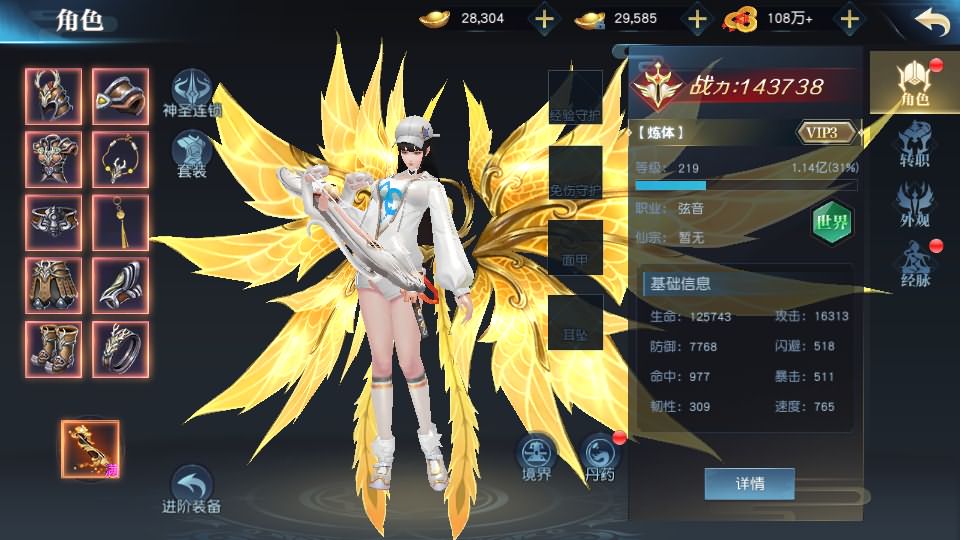The height and width of the screenshot is (540, 960).
Task: Show the 套装 set icon
Action: tap(191, 155)
